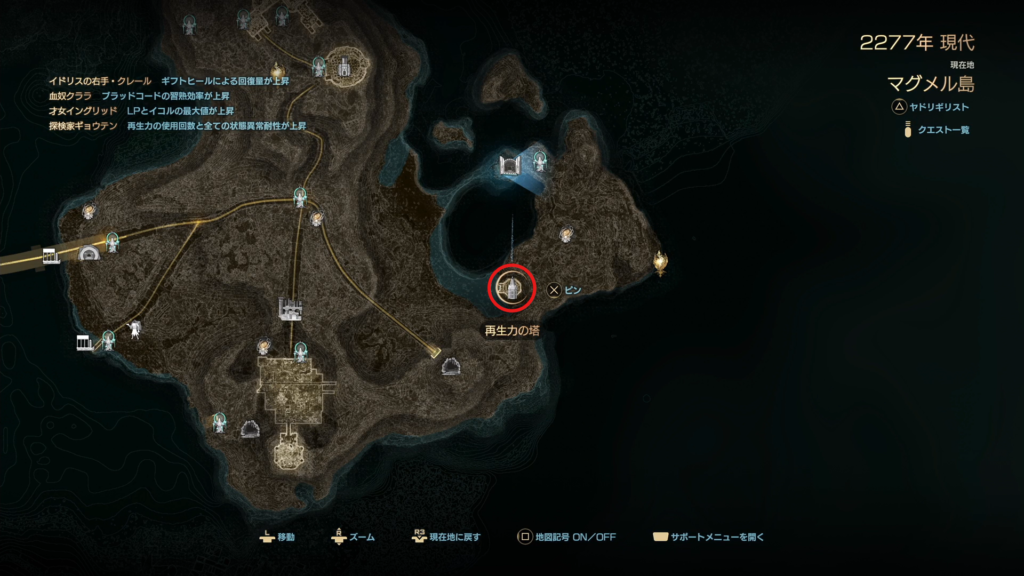Pick the castle marker above the large fortress
This screenshot has width=1024, height=576.
pyautogui.click(x=291, y=309)
